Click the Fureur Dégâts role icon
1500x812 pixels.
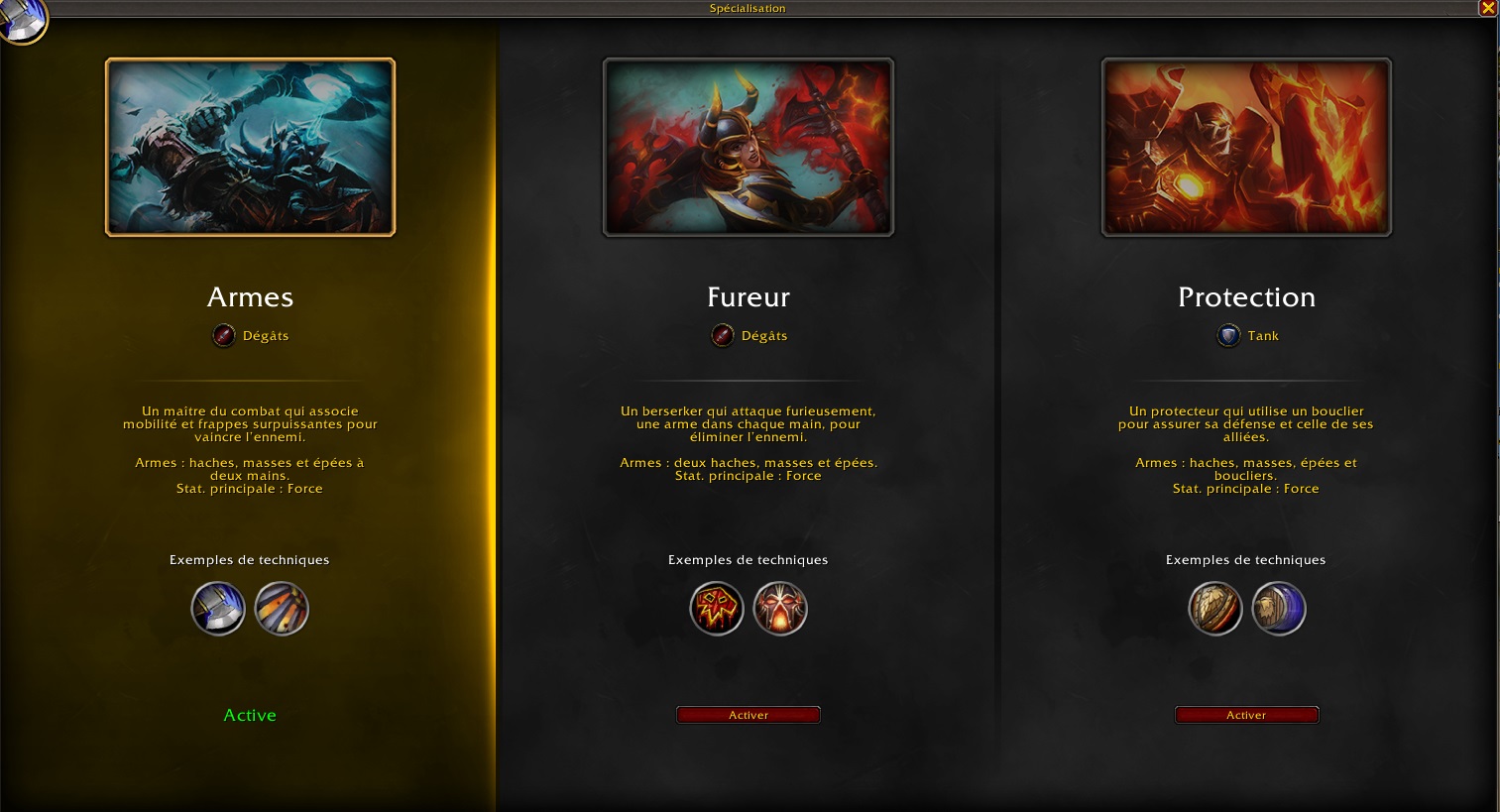723,336
